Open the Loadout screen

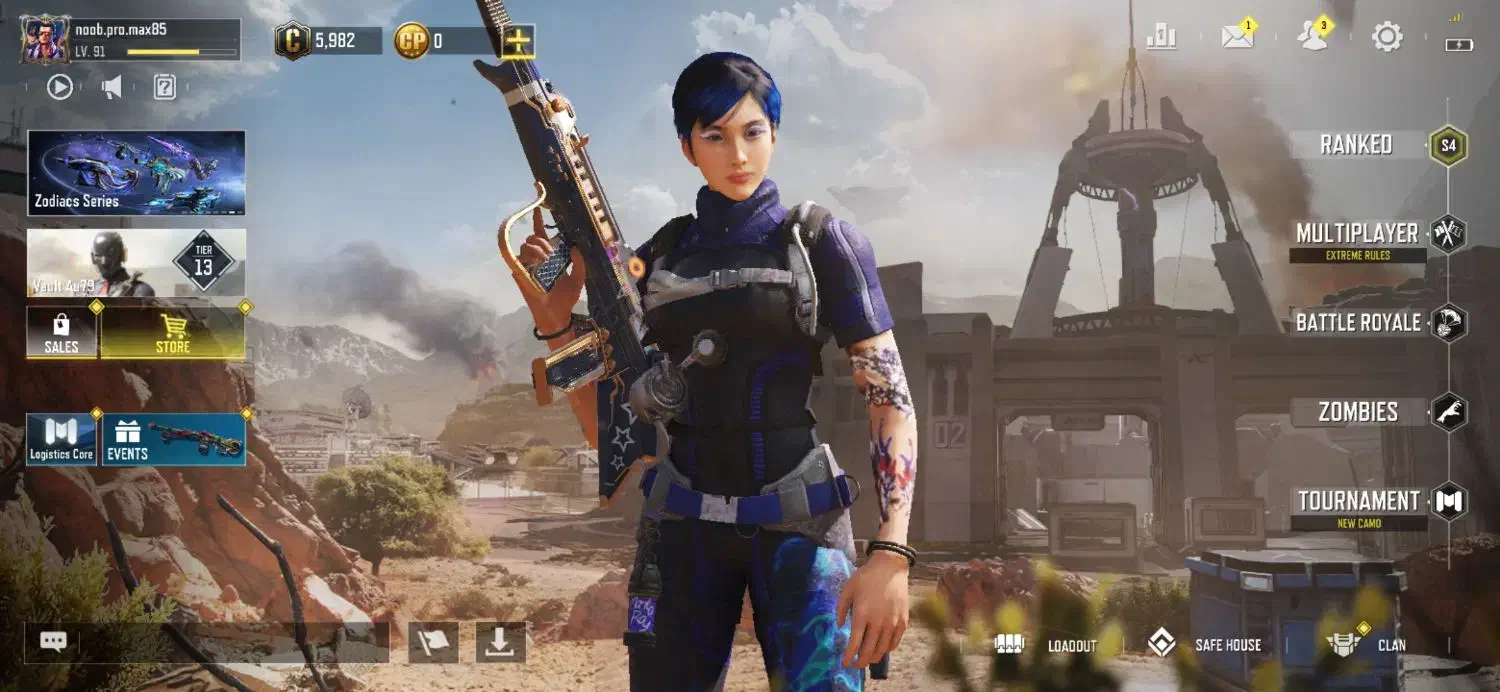point(1046,645)
